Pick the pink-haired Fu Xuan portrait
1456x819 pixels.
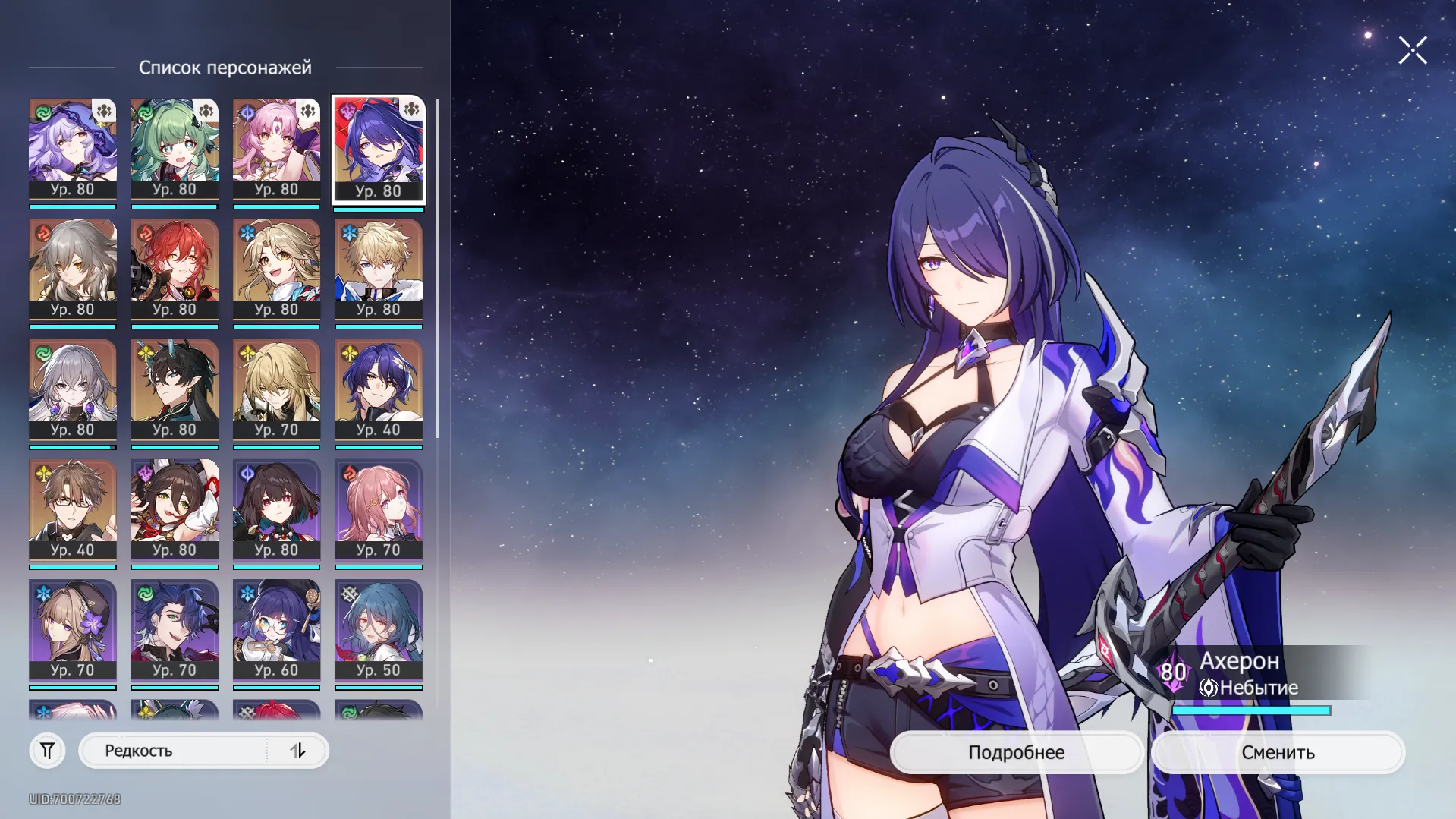[276, 149]
